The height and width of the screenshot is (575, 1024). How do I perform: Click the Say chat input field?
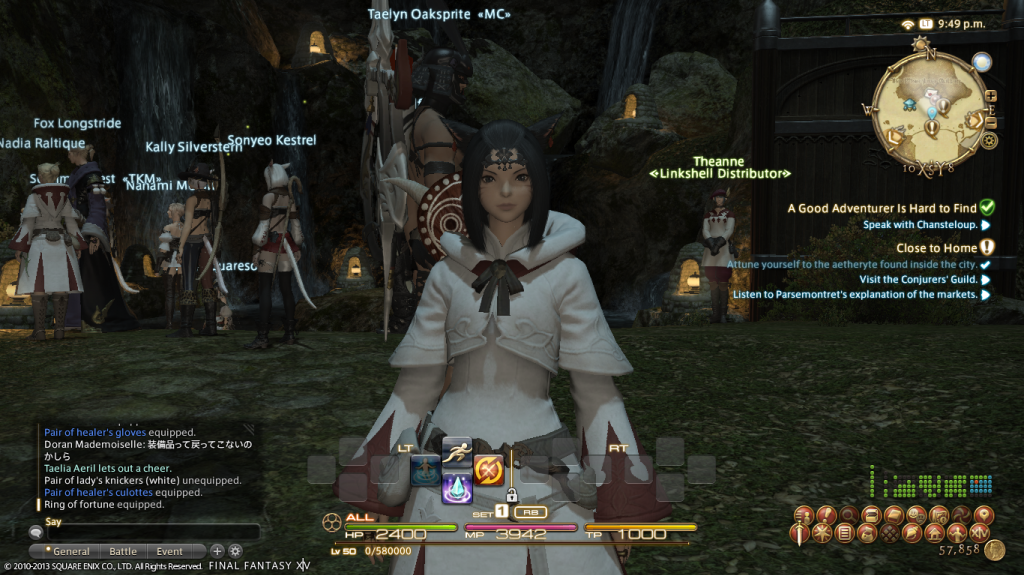click(x=150, y=532)
